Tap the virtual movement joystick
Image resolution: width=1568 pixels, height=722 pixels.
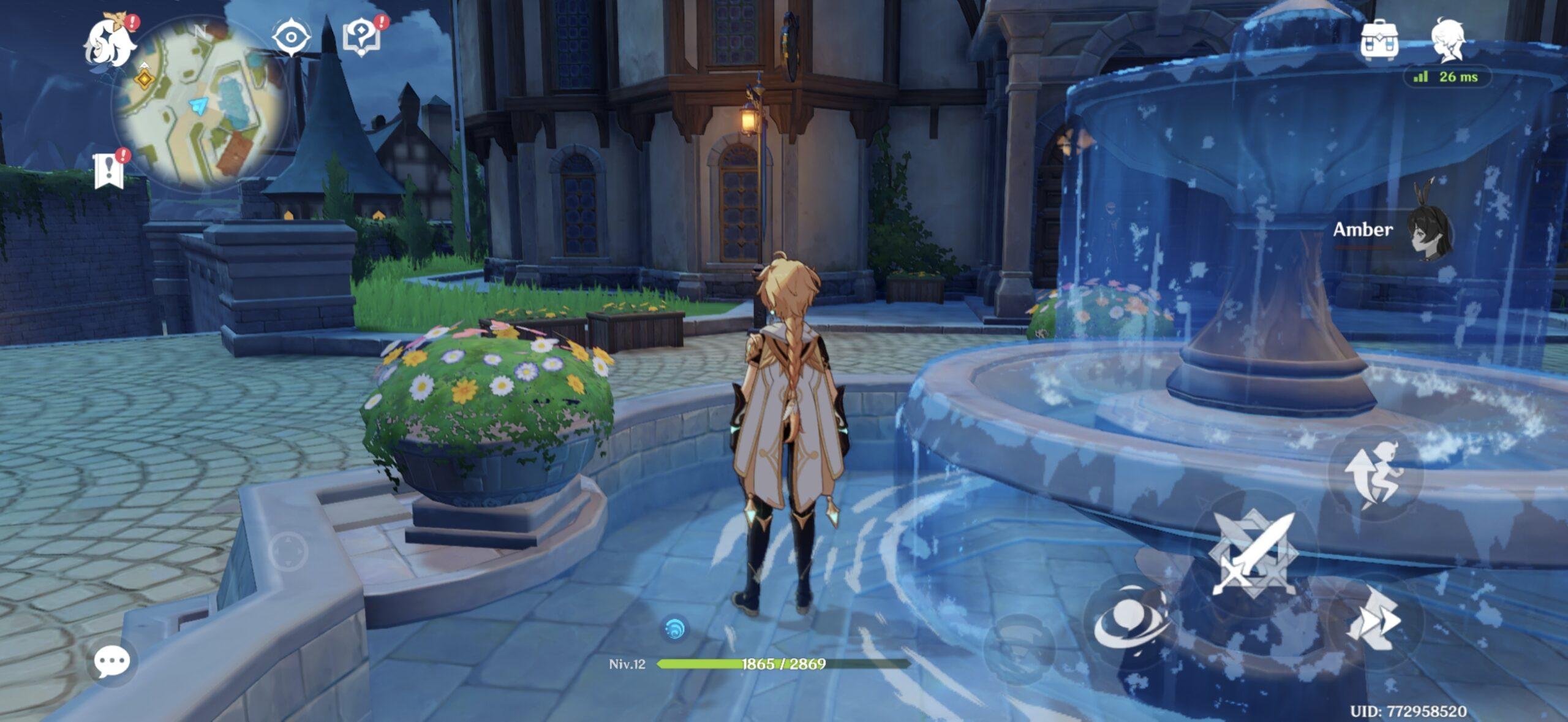click(x=288, y=552)
